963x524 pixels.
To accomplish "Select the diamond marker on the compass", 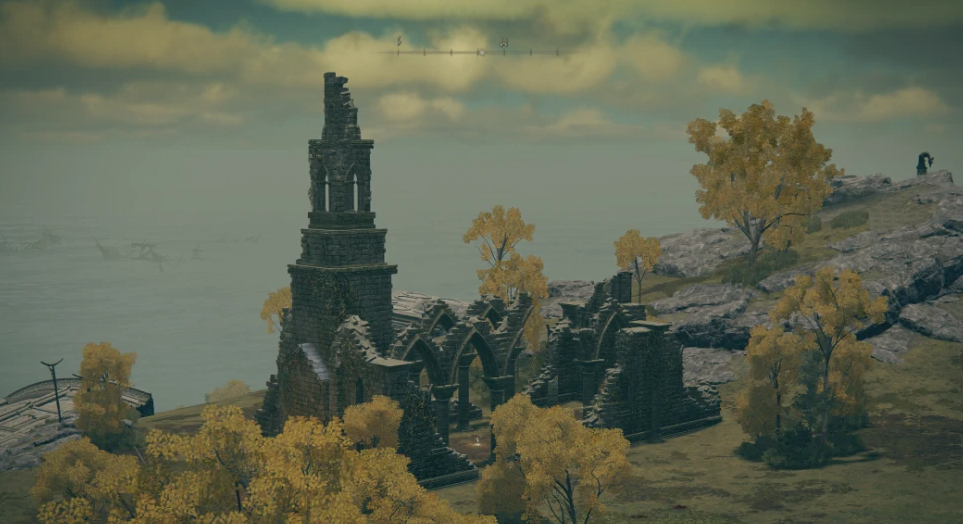I will pos(481,51).
